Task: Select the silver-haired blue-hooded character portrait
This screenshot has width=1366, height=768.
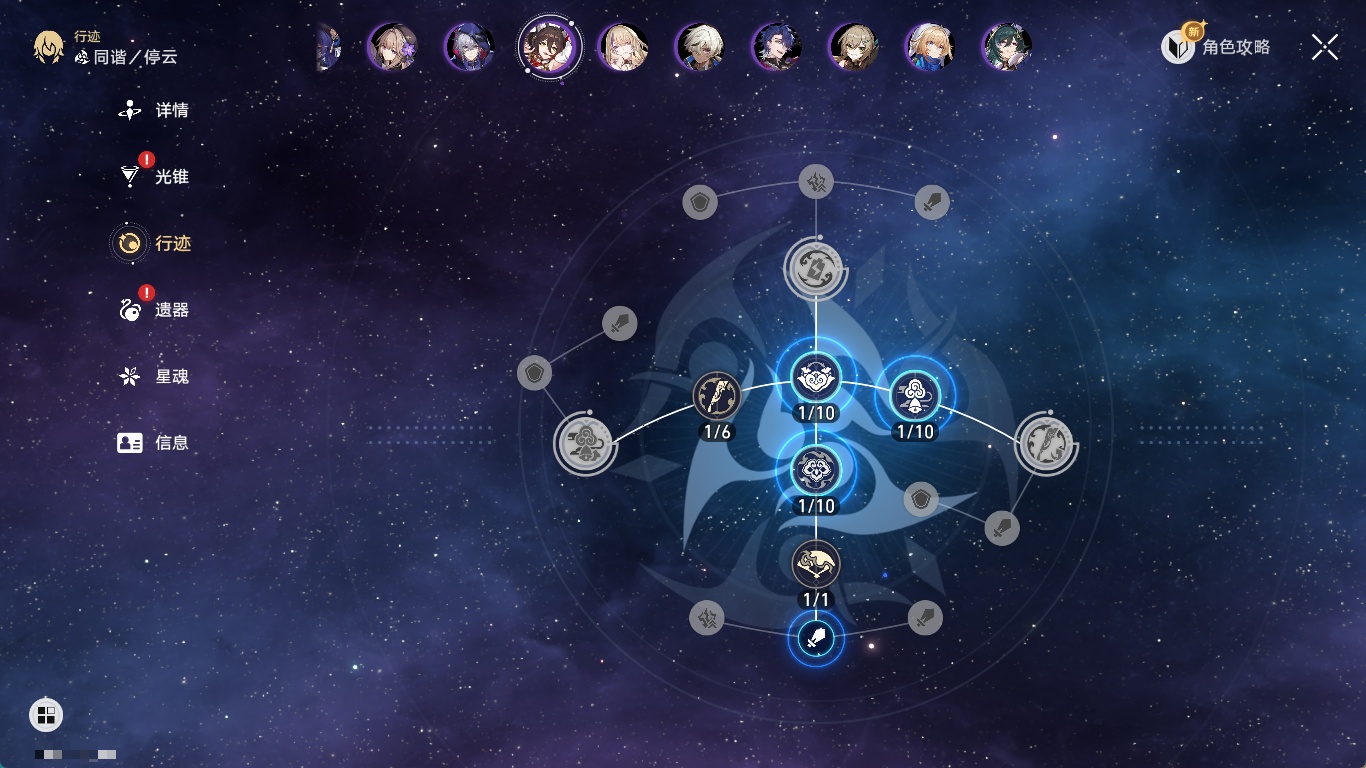Action: (468, 47)
